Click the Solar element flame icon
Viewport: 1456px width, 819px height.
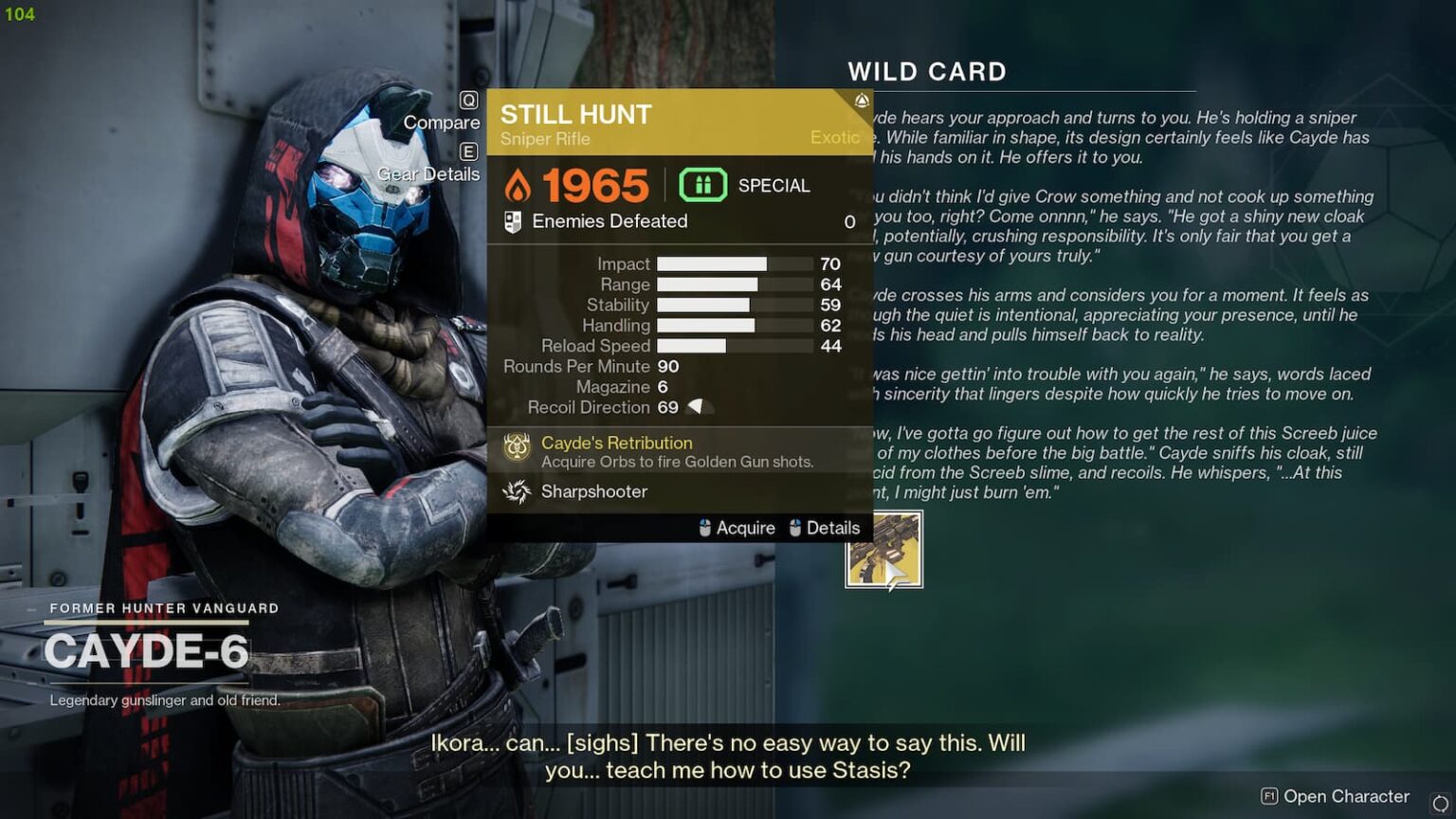pyautogui.click(x=520, y=186)
